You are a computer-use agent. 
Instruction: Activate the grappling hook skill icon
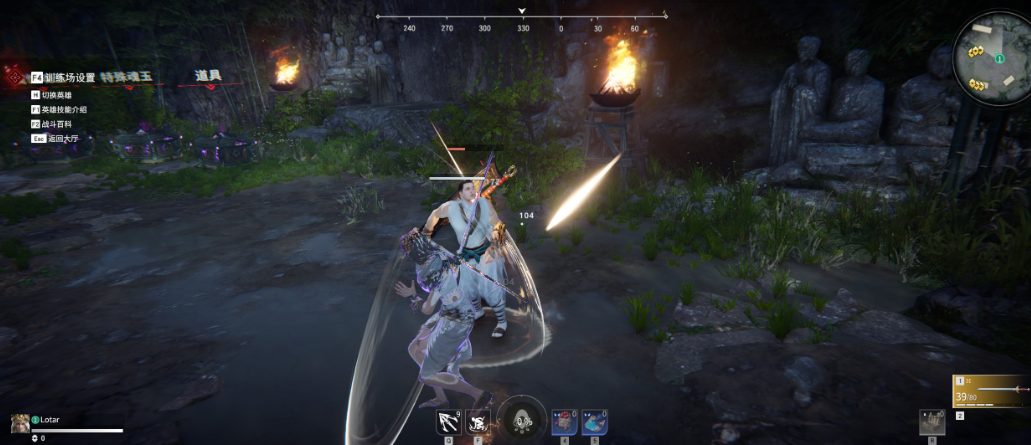coord(447,422)
